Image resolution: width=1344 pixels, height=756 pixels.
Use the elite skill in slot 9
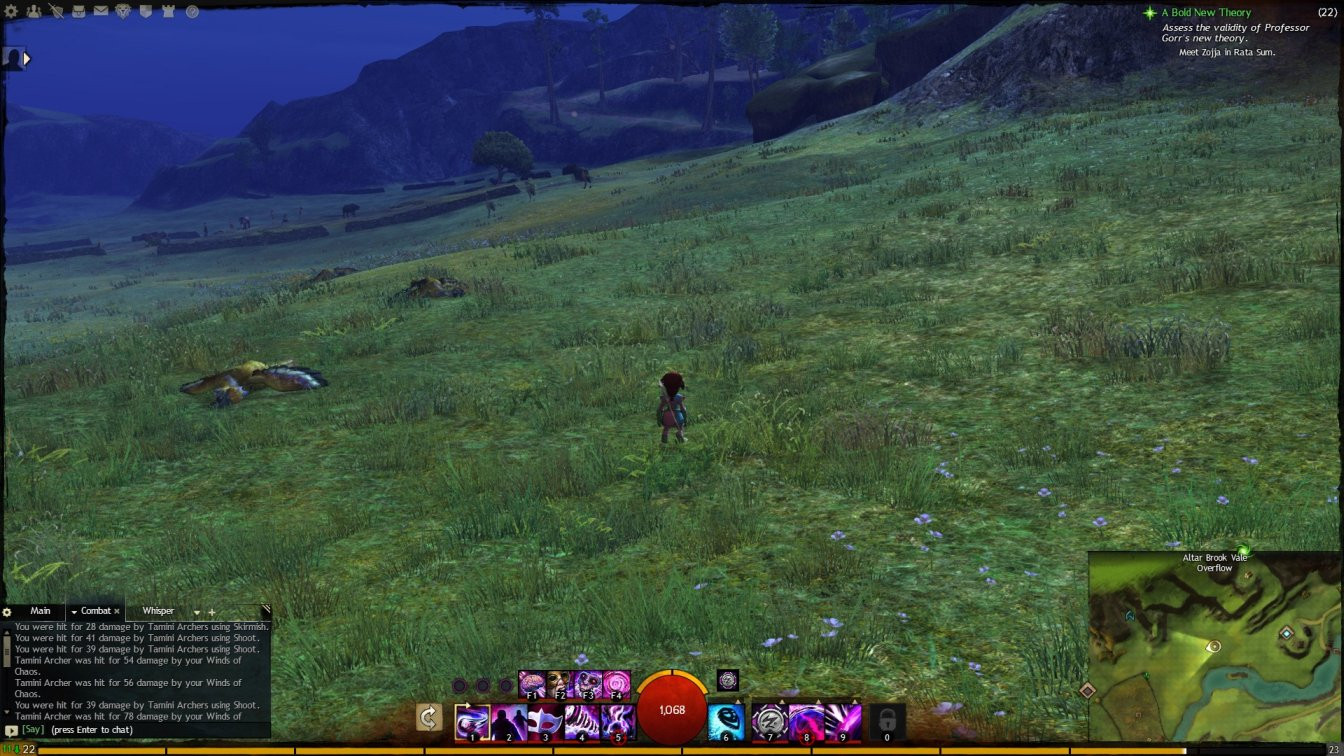click(x=843, y=721)
